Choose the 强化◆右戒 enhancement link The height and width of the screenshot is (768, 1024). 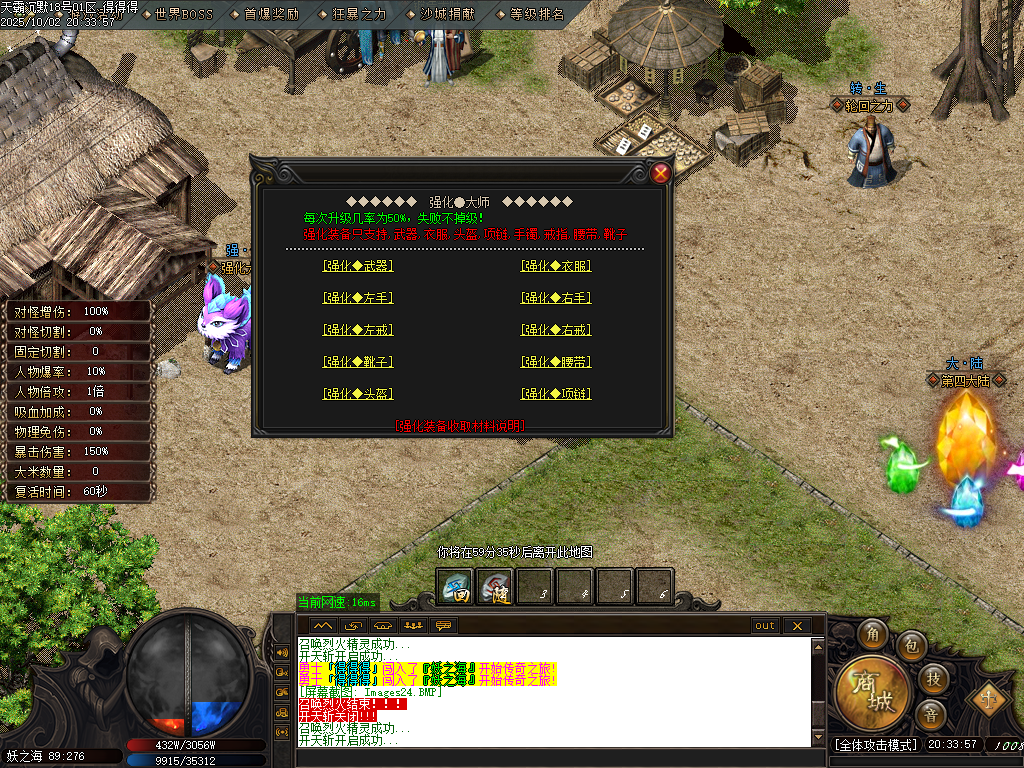[x=556, y=330]
